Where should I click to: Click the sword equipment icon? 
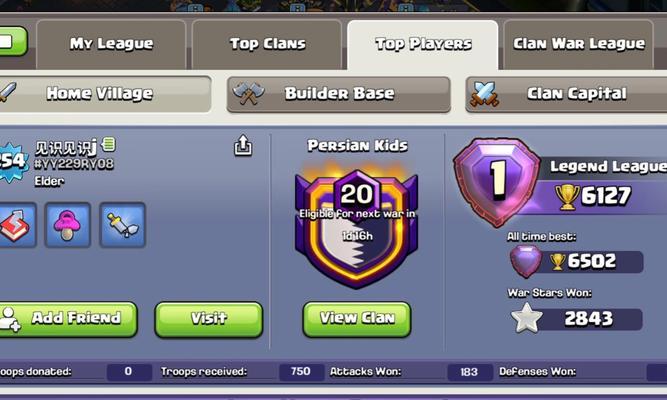pyautogui.click(x=122, y=225)
